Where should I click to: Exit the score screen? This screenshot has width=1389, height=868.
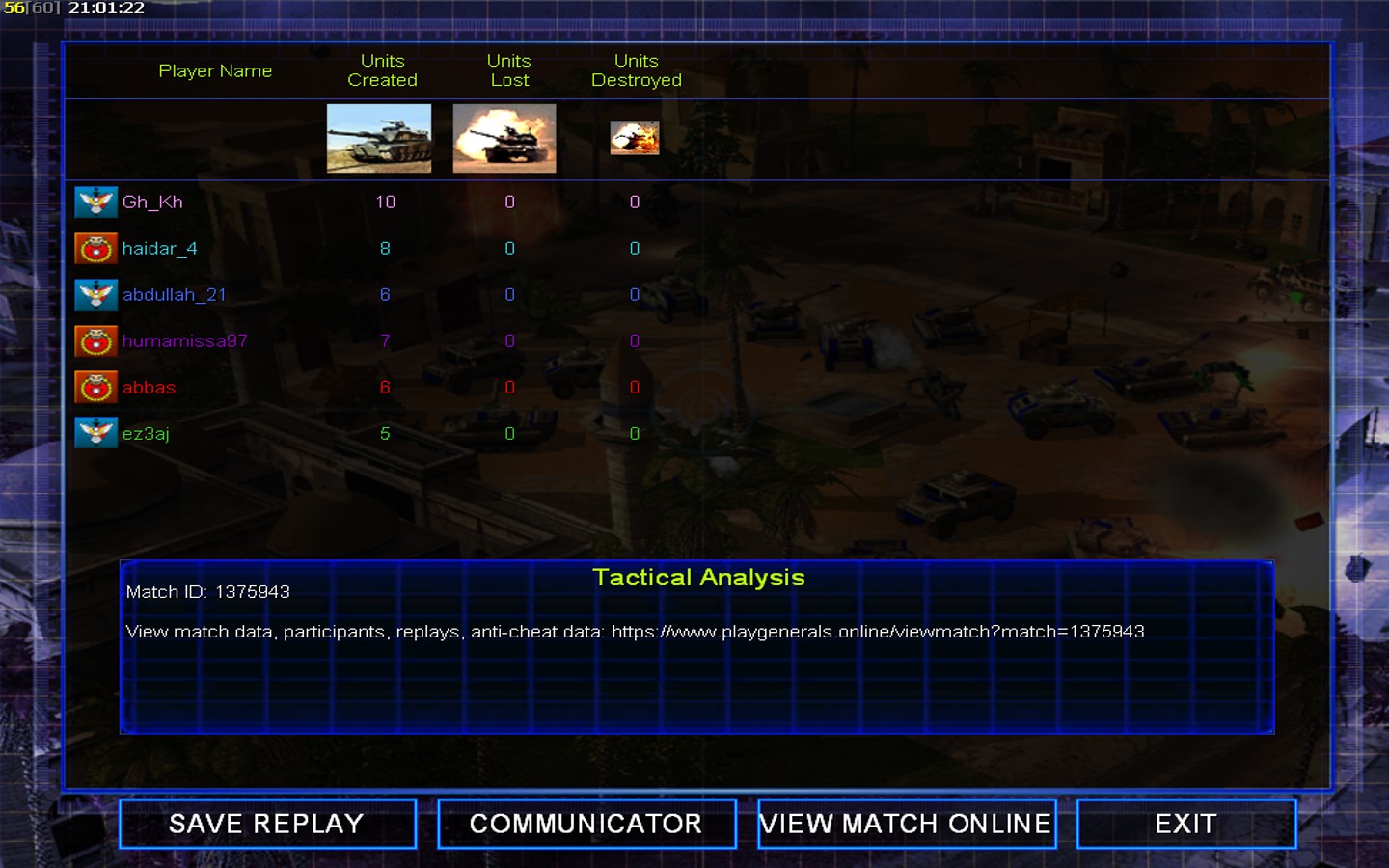1185,824
